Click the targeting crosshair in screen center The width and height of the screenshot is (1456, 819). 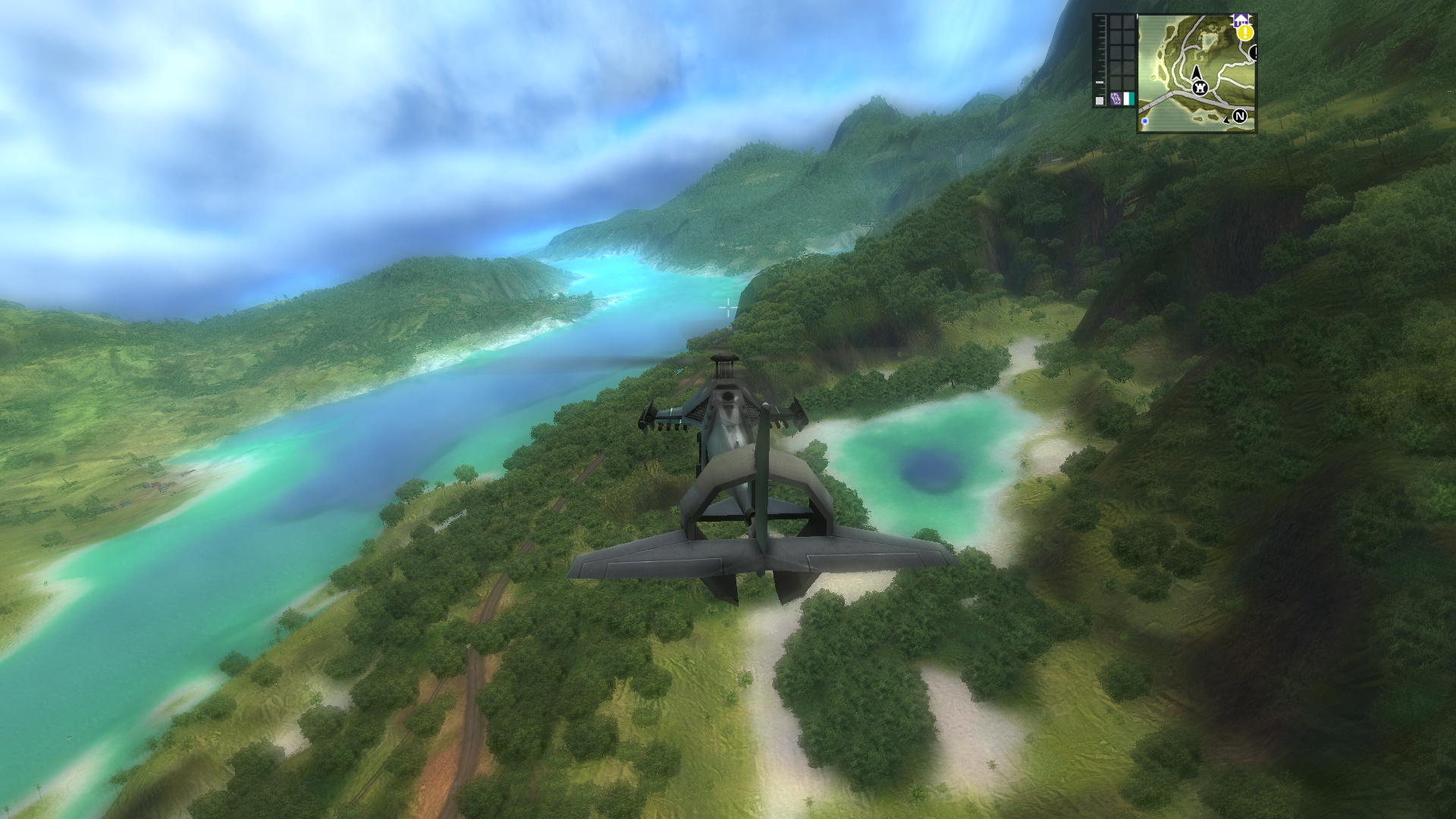coord(728,306)
